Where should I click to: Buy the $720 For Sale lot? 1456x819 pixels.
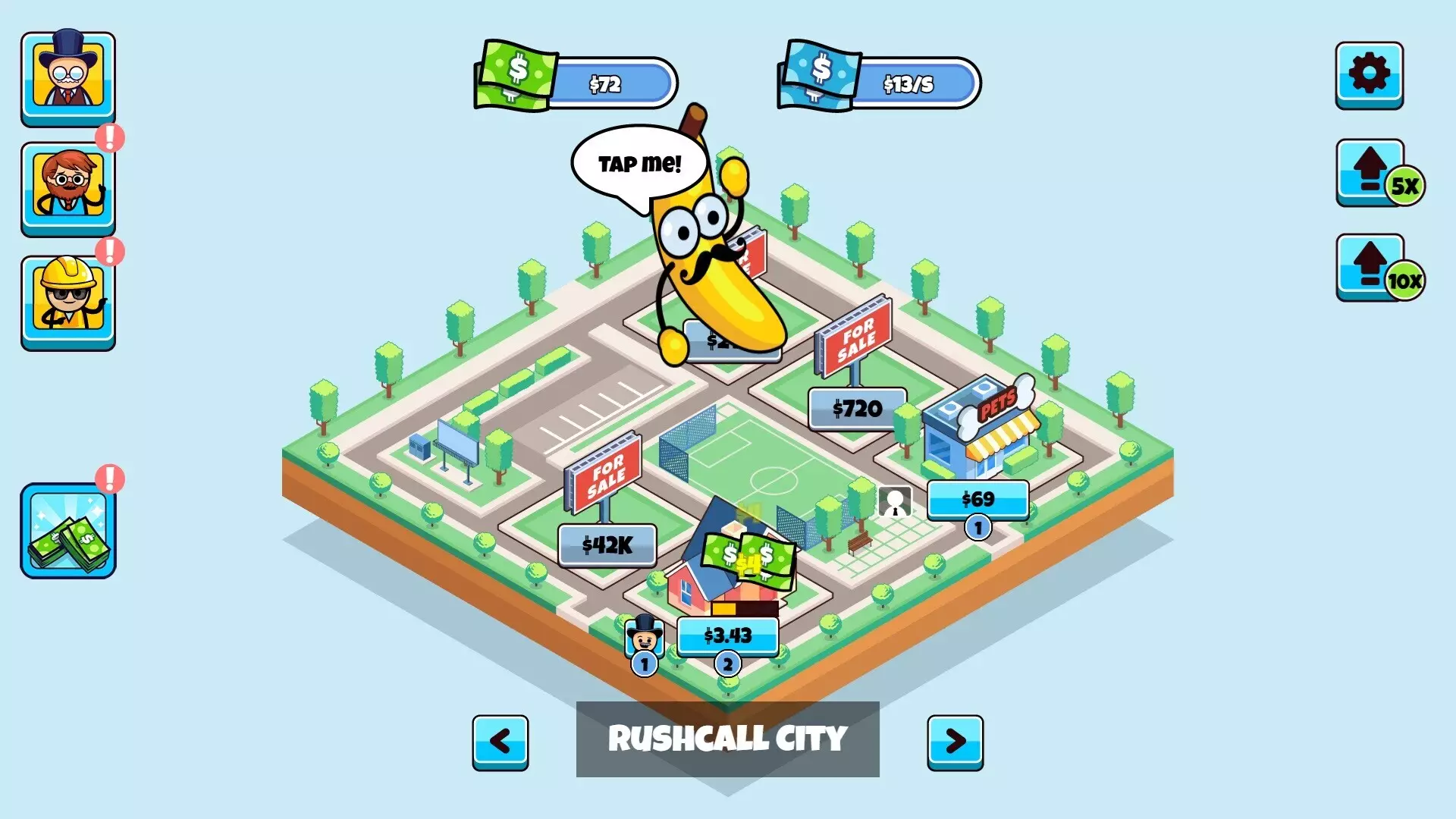(857, 407)
